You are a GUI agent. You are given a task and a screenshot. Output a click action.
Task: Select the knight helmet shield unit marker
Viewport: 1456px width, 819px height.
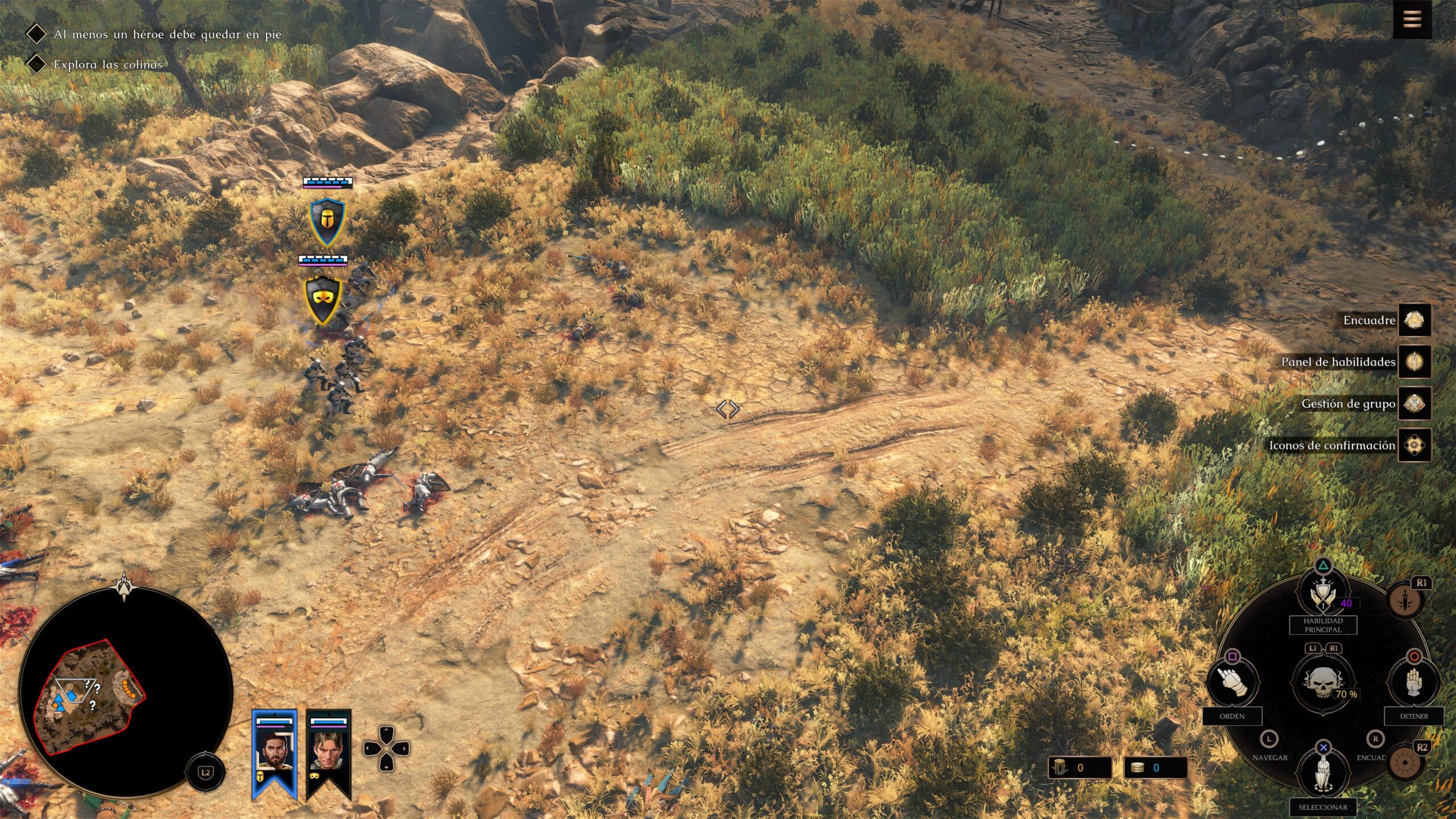tap(327, 221)
